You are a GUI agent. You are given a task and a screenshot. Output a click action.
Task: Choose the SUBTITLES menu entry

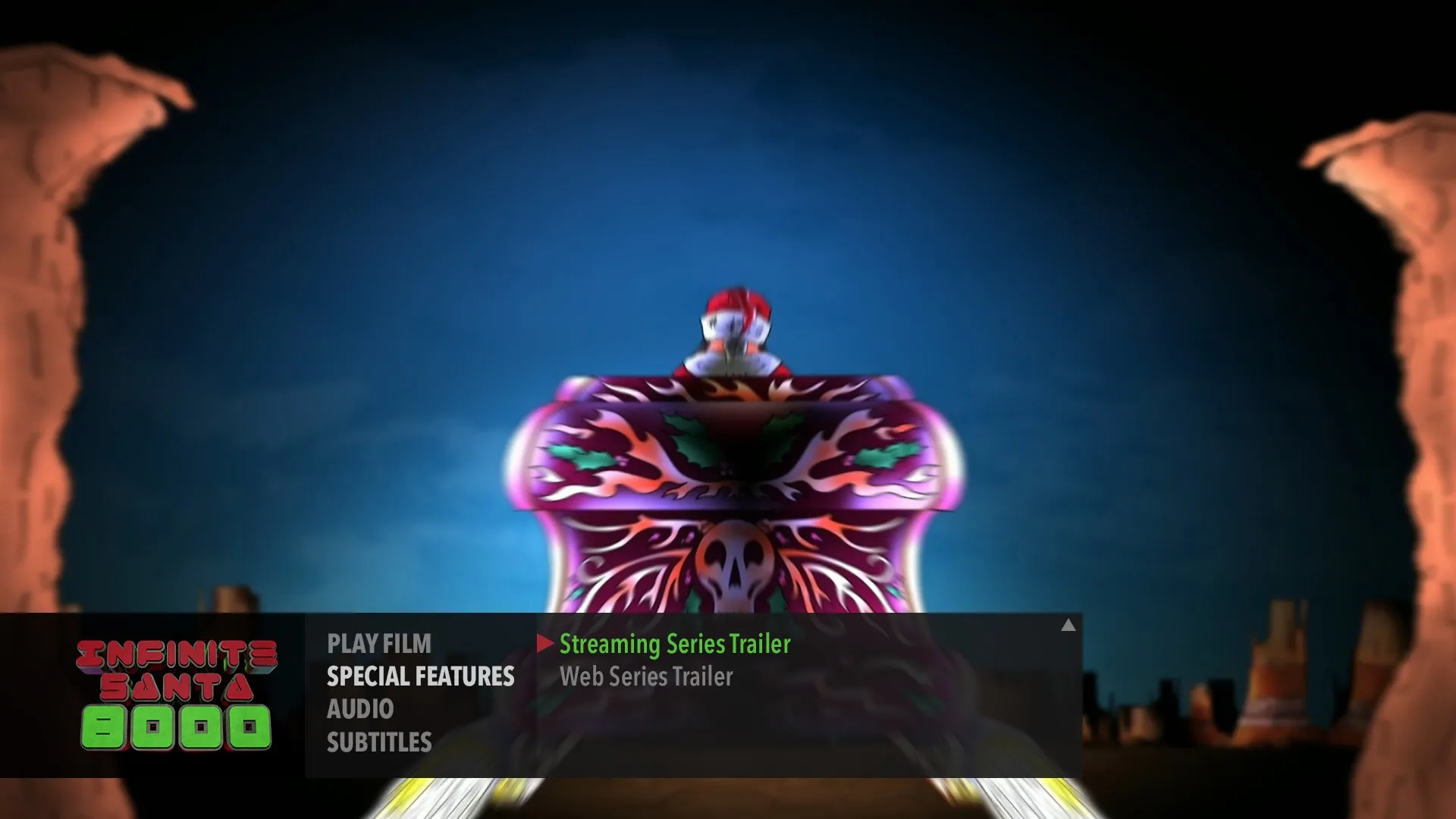(379, 742)
